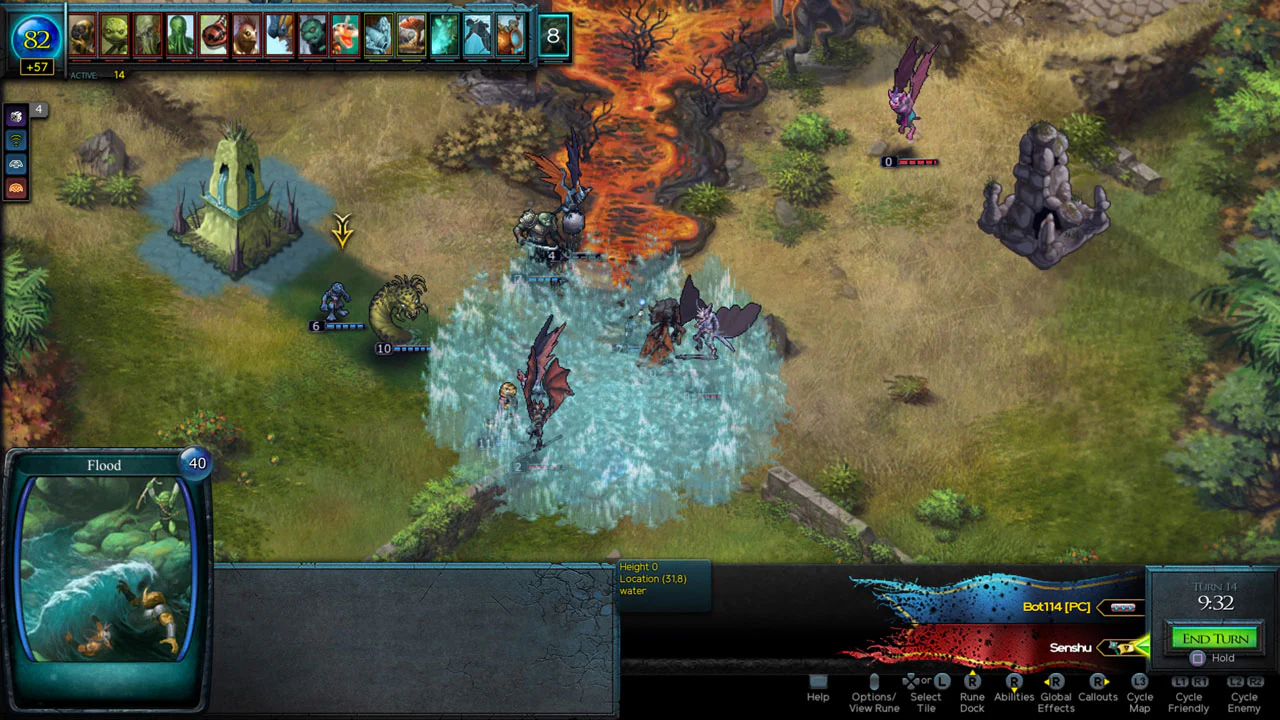Image resolution: width=1280 pixels, height=720 pixels.
Task: Expand the active effects badge showing 4
Action: [38, 109]
